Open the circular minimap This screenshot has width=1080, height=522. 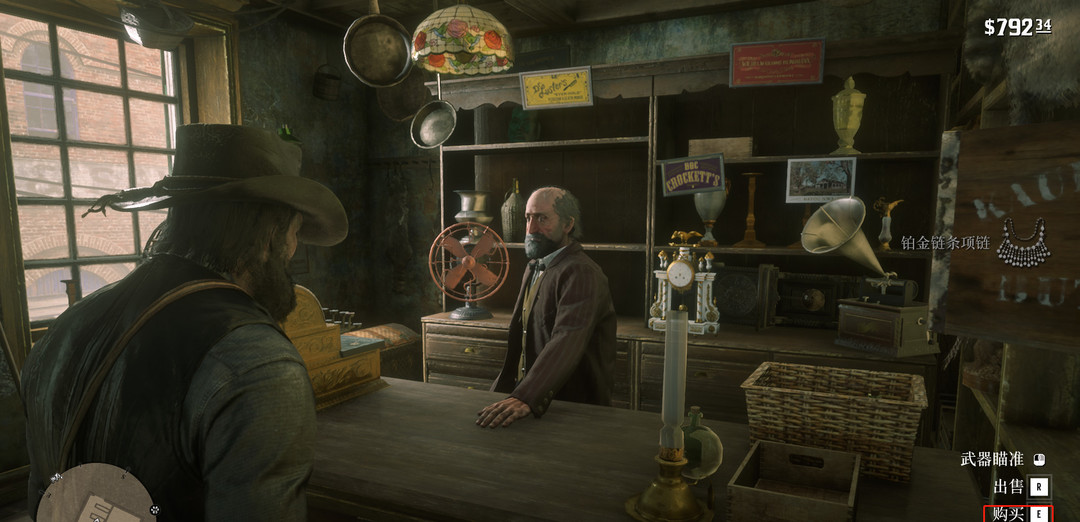click(x=96, y=497)
